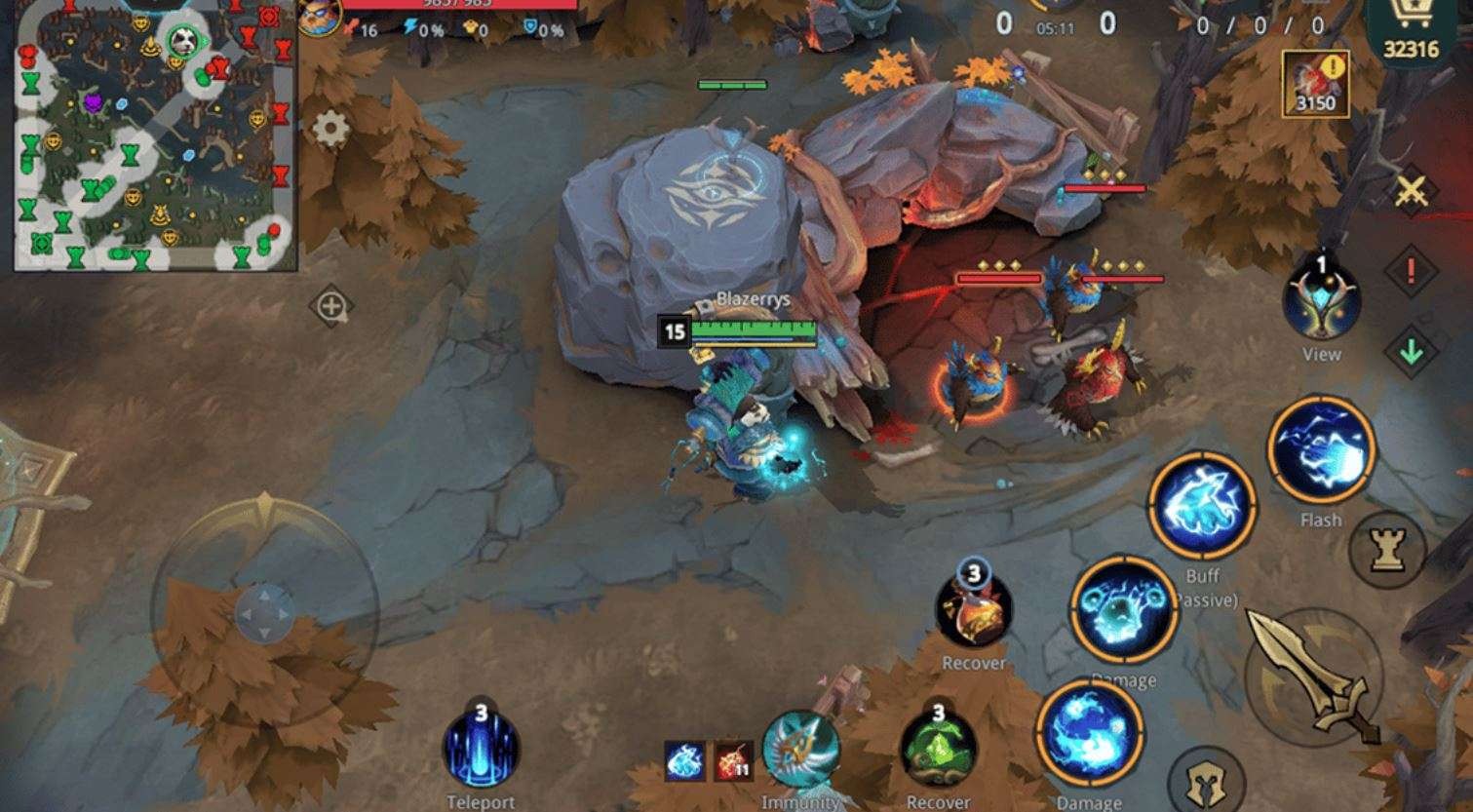This screenshot has height=812, width=1473.
Task: Send the red exclamation alert ping
Action: click(x=1411, y=272)
